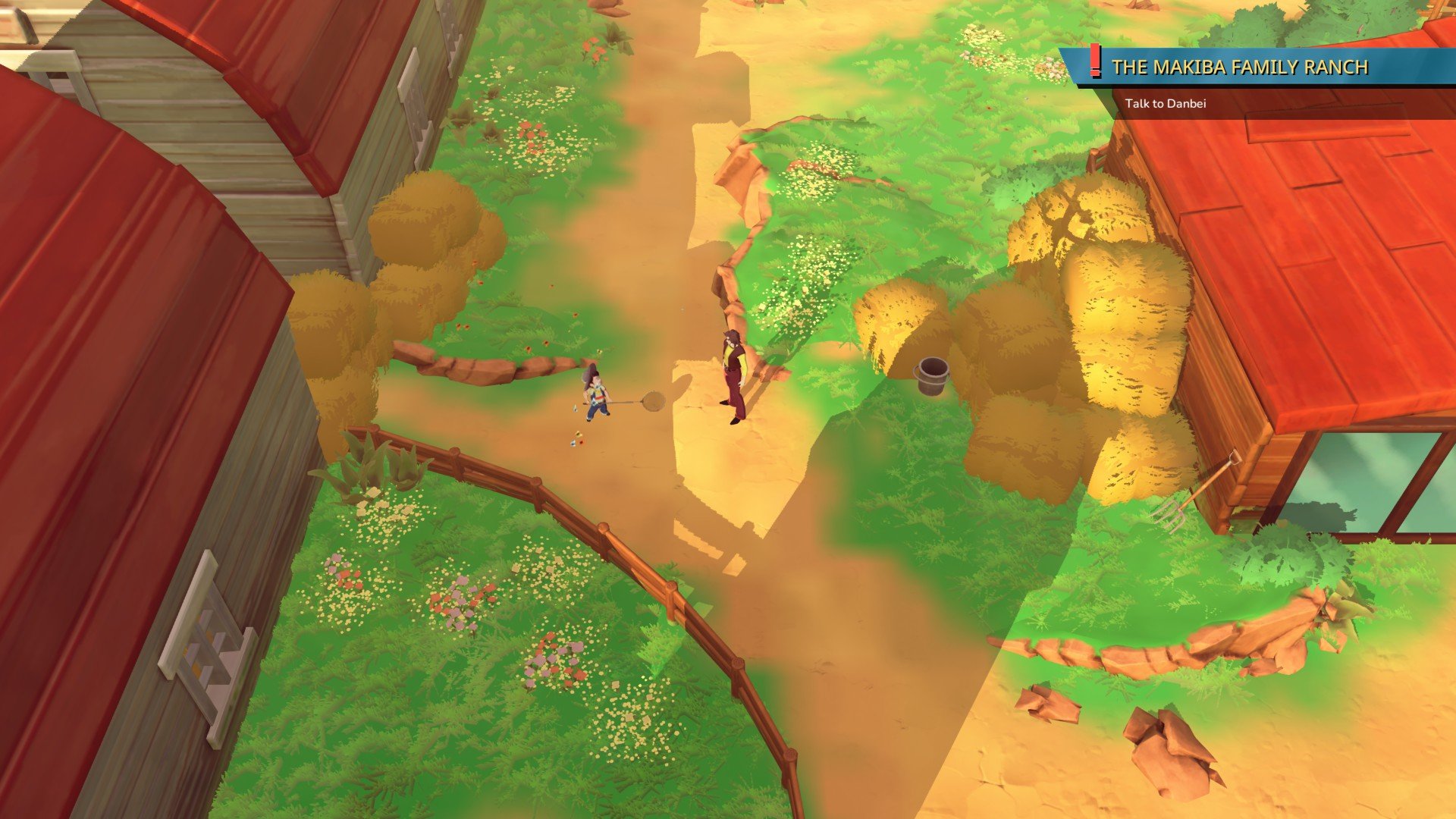Click the red exclamation quest marker icon
Screen dimensions: 1456x819
[1094, 61]
